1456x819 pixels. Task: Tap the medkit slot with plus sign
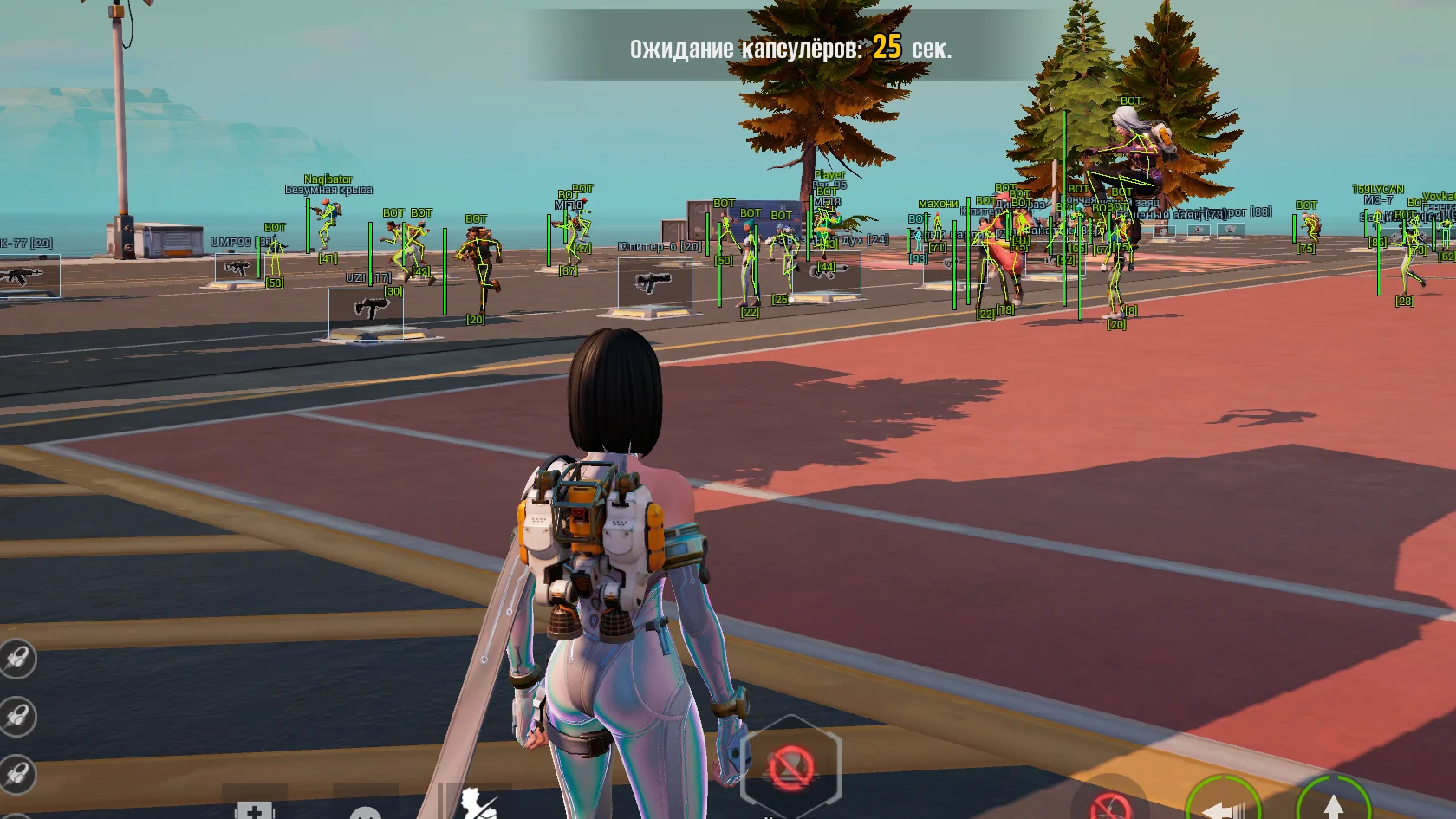tap(254, 807)
